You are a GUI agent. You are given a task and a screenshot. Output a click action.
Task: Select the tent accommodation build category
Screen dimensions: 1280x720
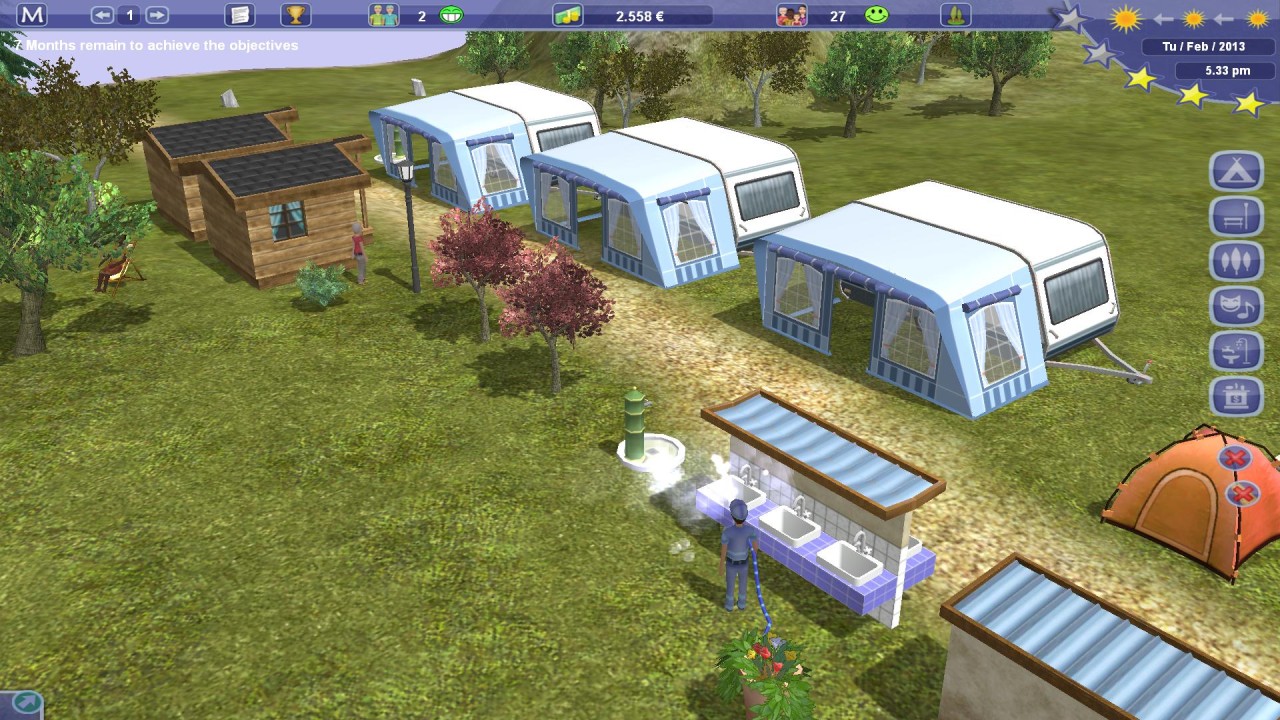[x=1237, y=171]
